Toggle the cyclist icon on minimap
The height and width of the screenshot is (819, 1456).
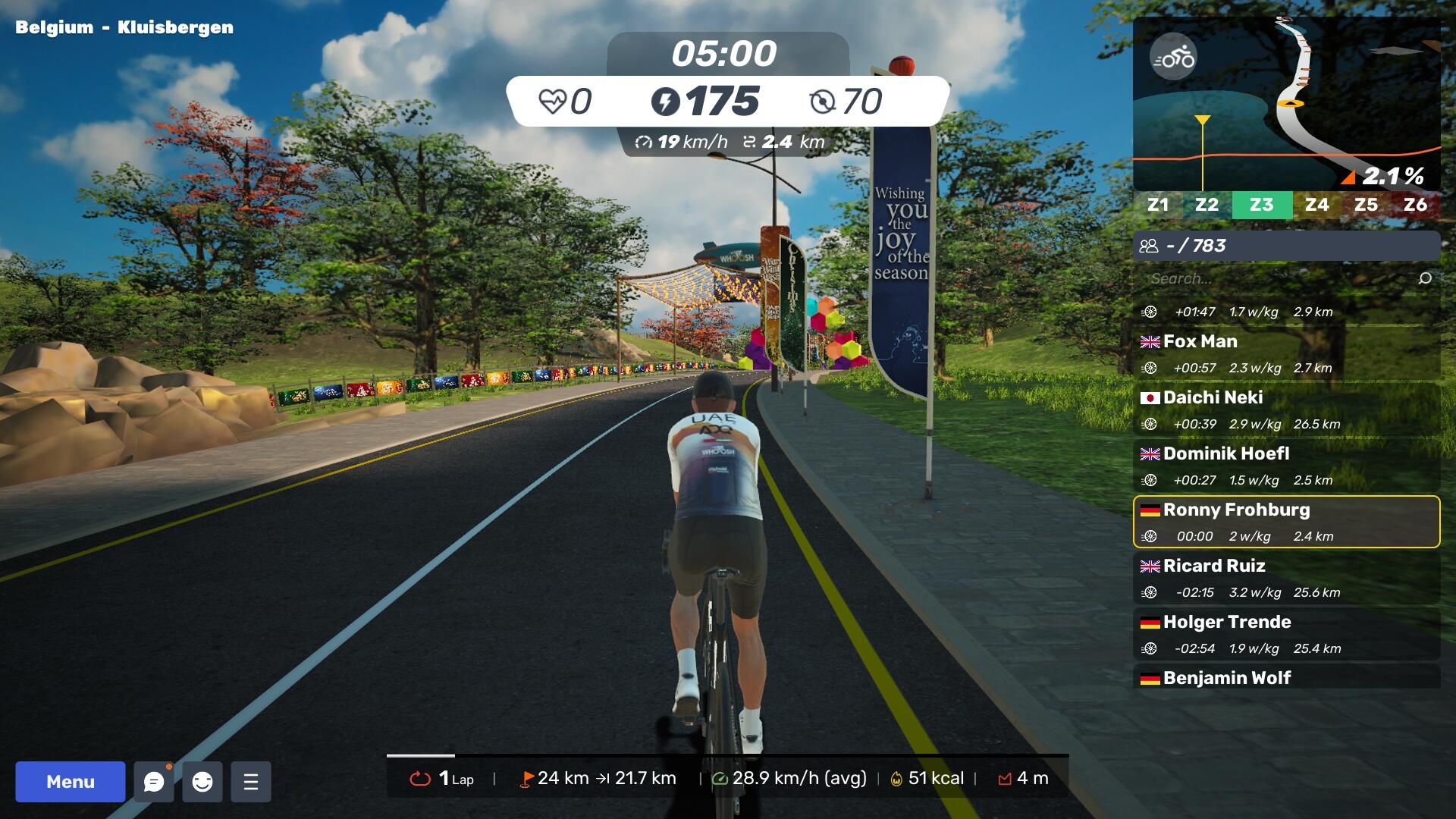[x=1173, y=57]
